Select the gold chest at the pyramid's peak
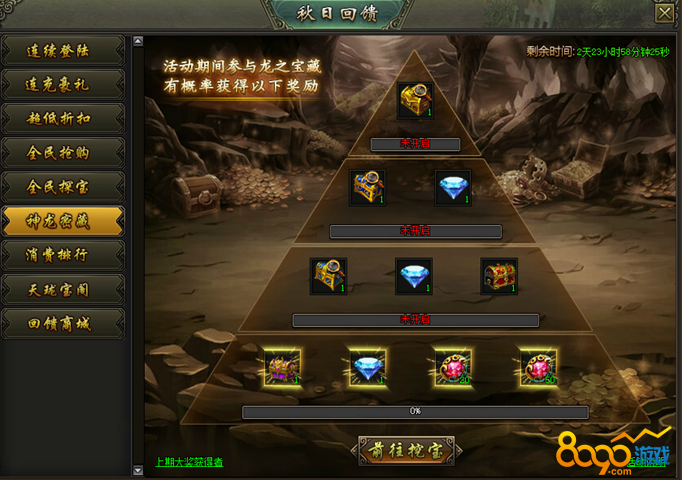682x480 pixels. [415, 101]
